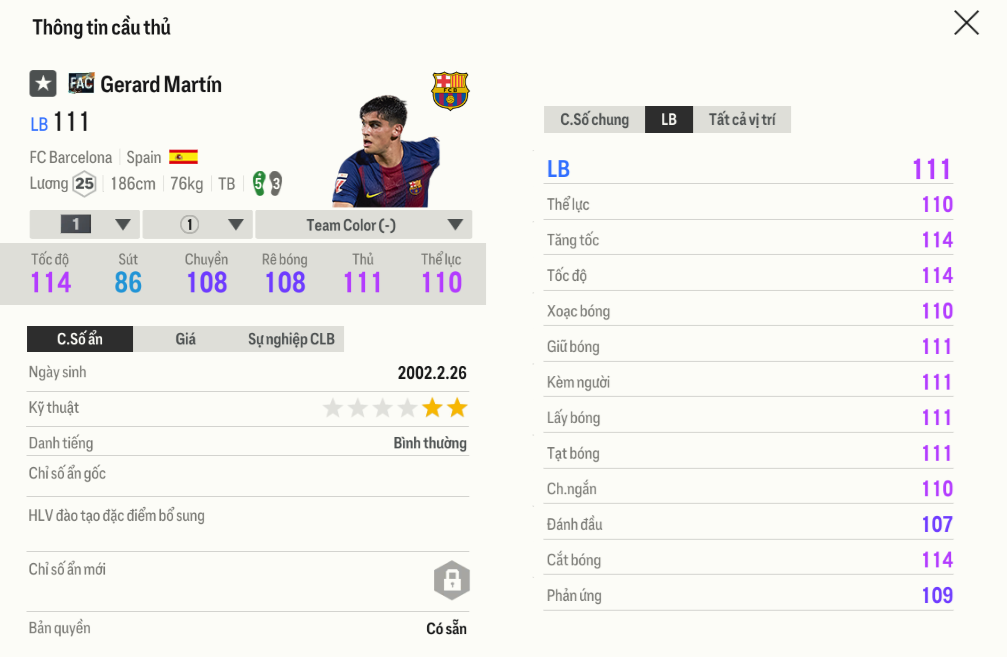Click the locked hidden stat padlock icon
The image size is (1007, 657).
point(451,580)
